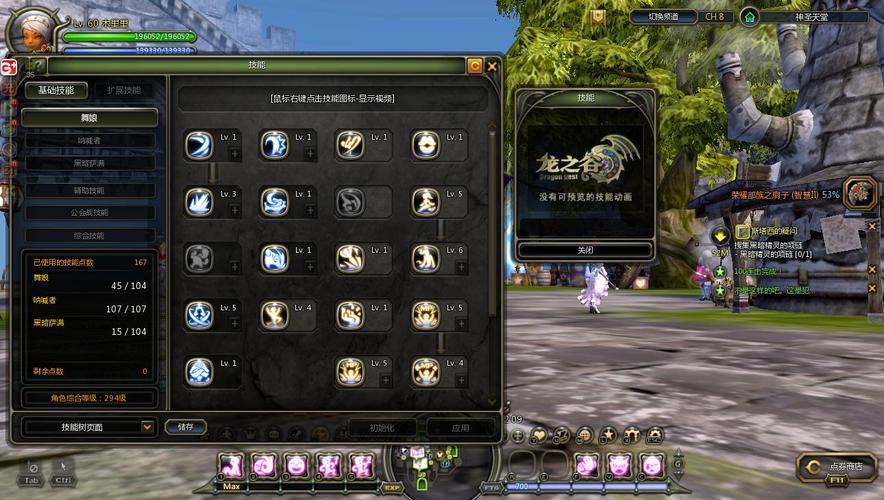Switch to the 基础技能 tab

point(56,90)
